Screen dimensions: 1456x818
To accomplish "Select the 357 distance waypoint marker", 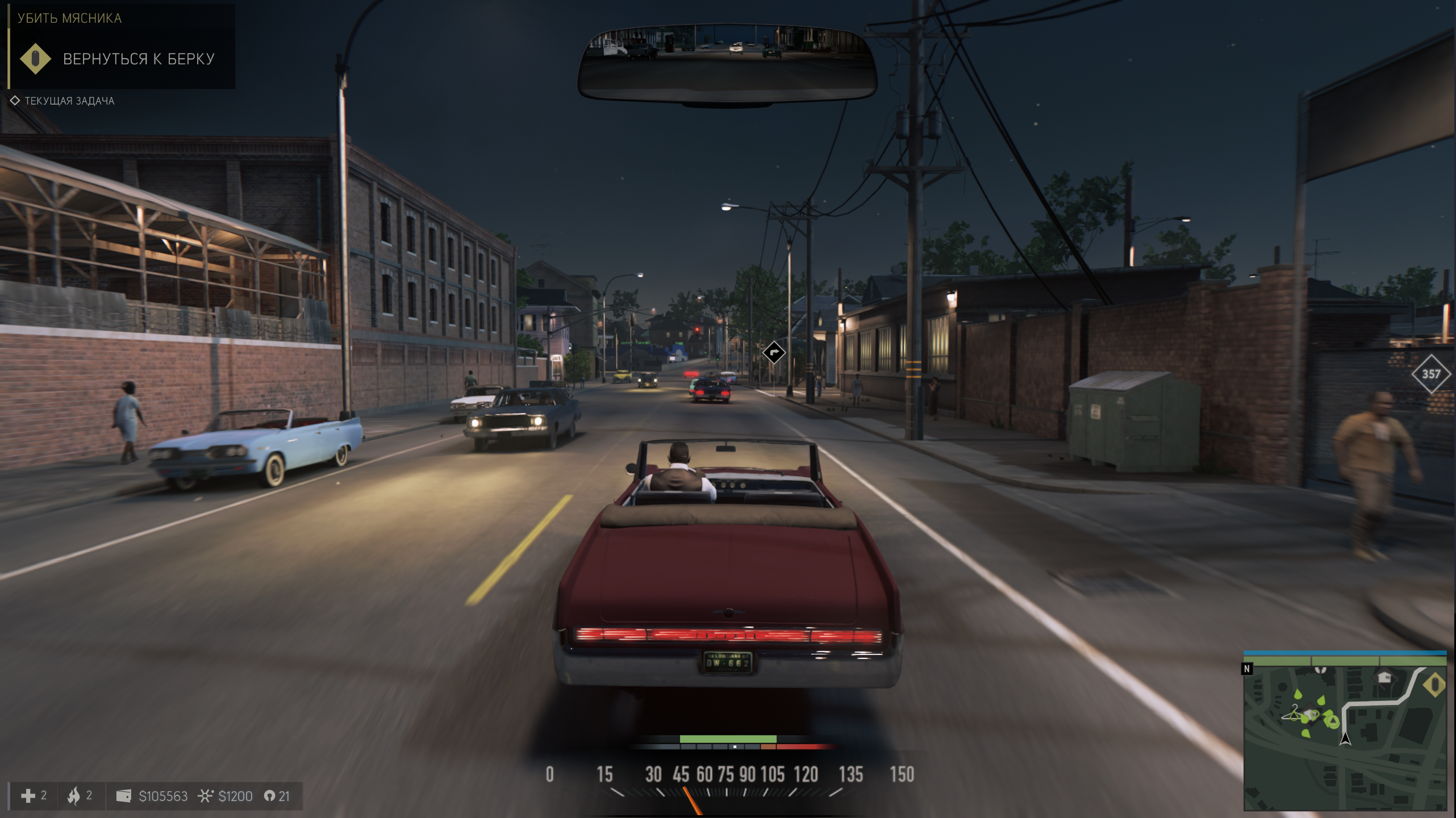I will click(x=1431, y=374).
